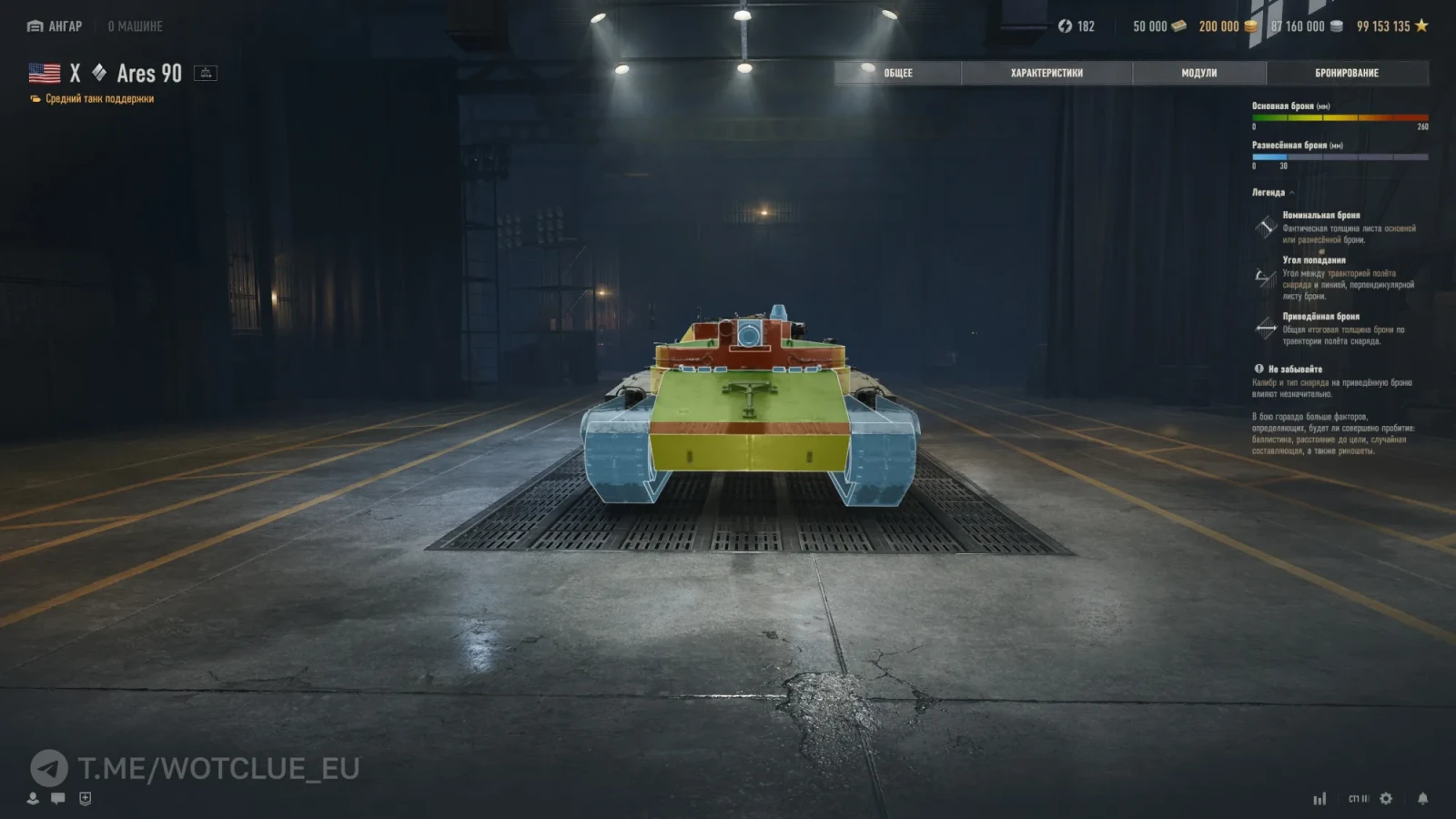
Task: Open the chat speech bubble icon
Action: 58,798
